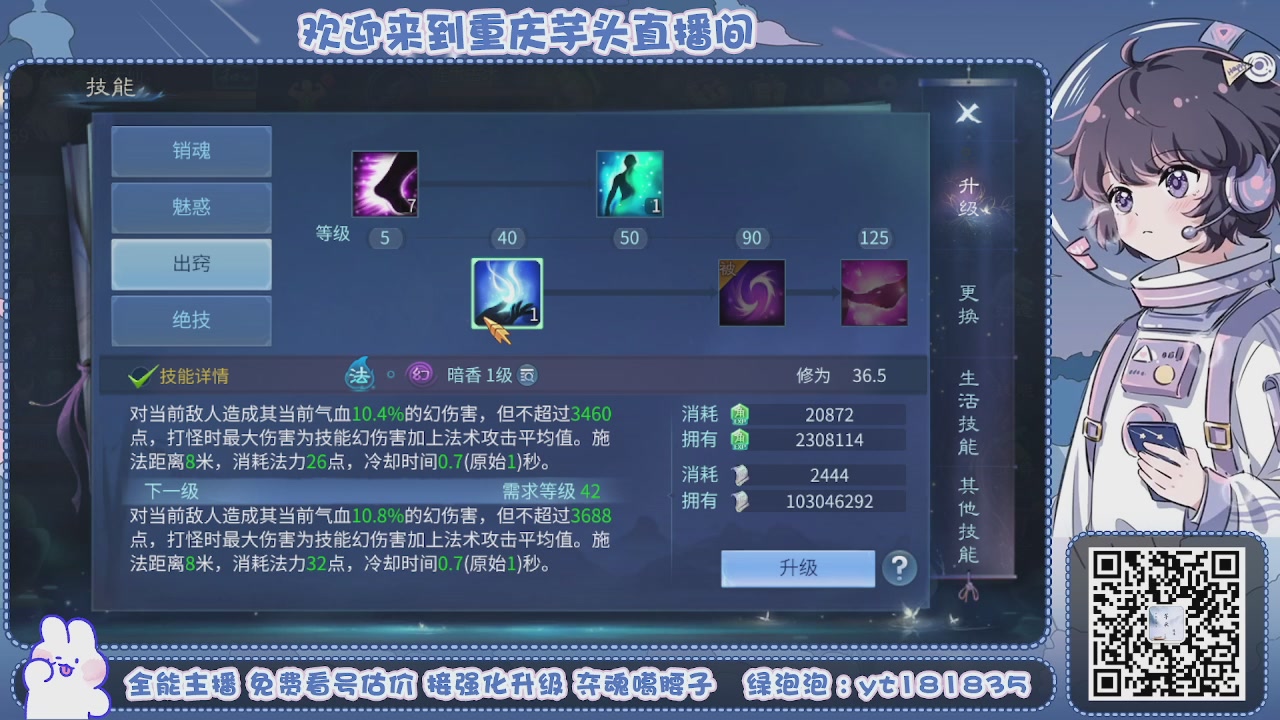
Task: Open the skill preview icon beside 暗香 1级
Action: 528,374
